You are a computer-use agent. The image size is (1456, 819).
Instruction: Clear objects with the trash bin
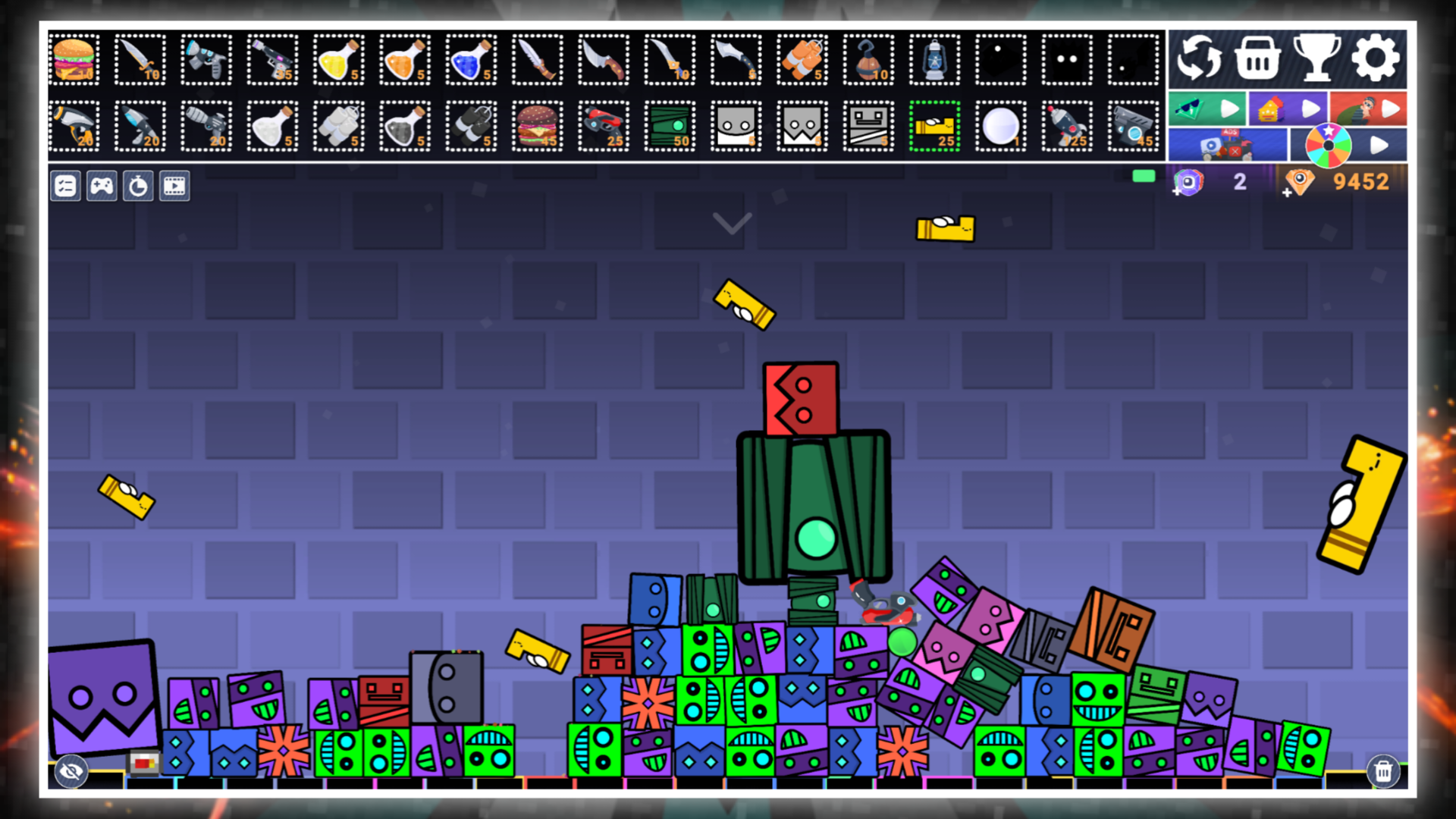pyautogui.click(x=1385, y=770)
